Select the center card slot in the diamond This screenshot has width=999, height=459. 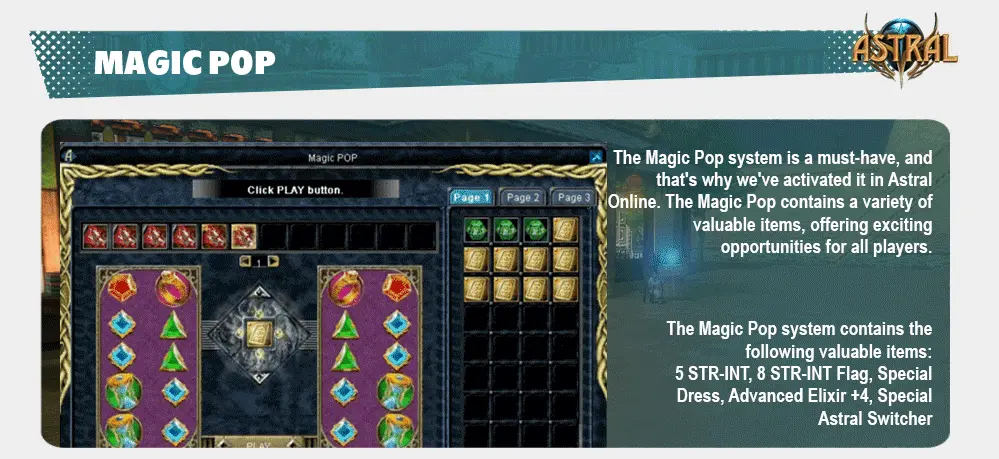(x=259, y=335)
